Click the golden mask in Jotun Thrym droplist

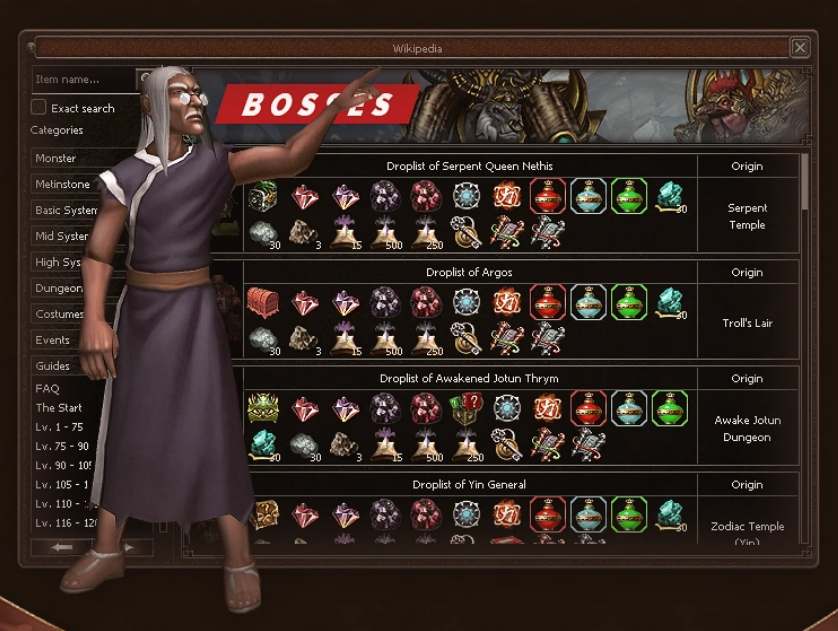click(263, 408)
